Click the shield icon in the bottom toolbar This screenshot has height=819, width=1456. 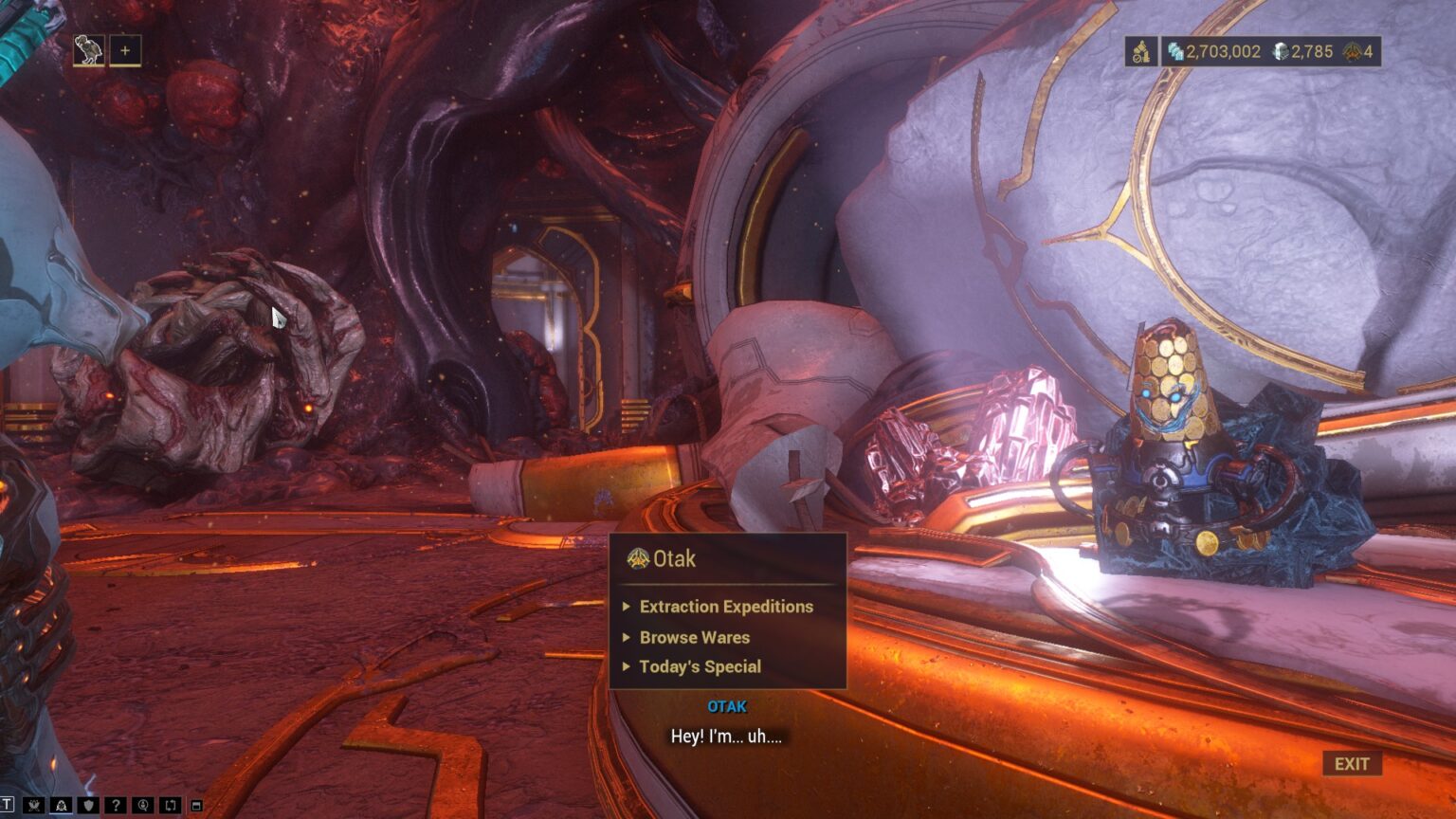(x=86, y=805)
